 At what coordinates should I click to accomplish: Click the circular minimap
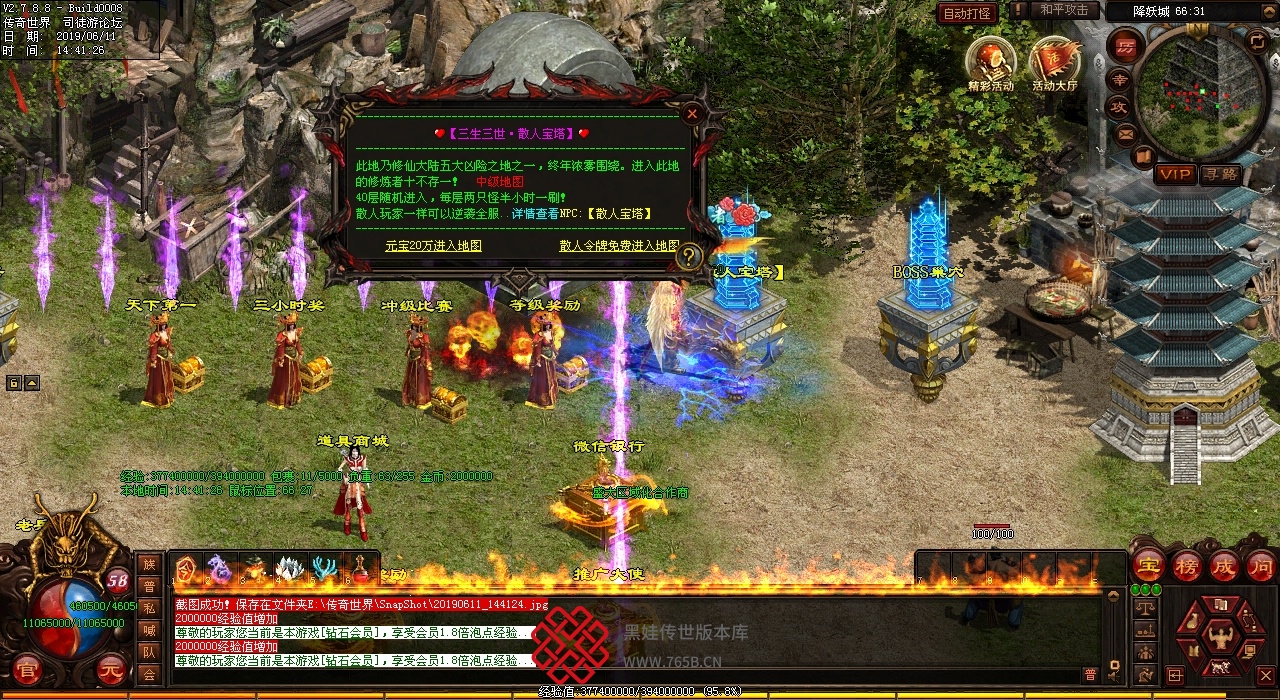[x=1199, y=88]
